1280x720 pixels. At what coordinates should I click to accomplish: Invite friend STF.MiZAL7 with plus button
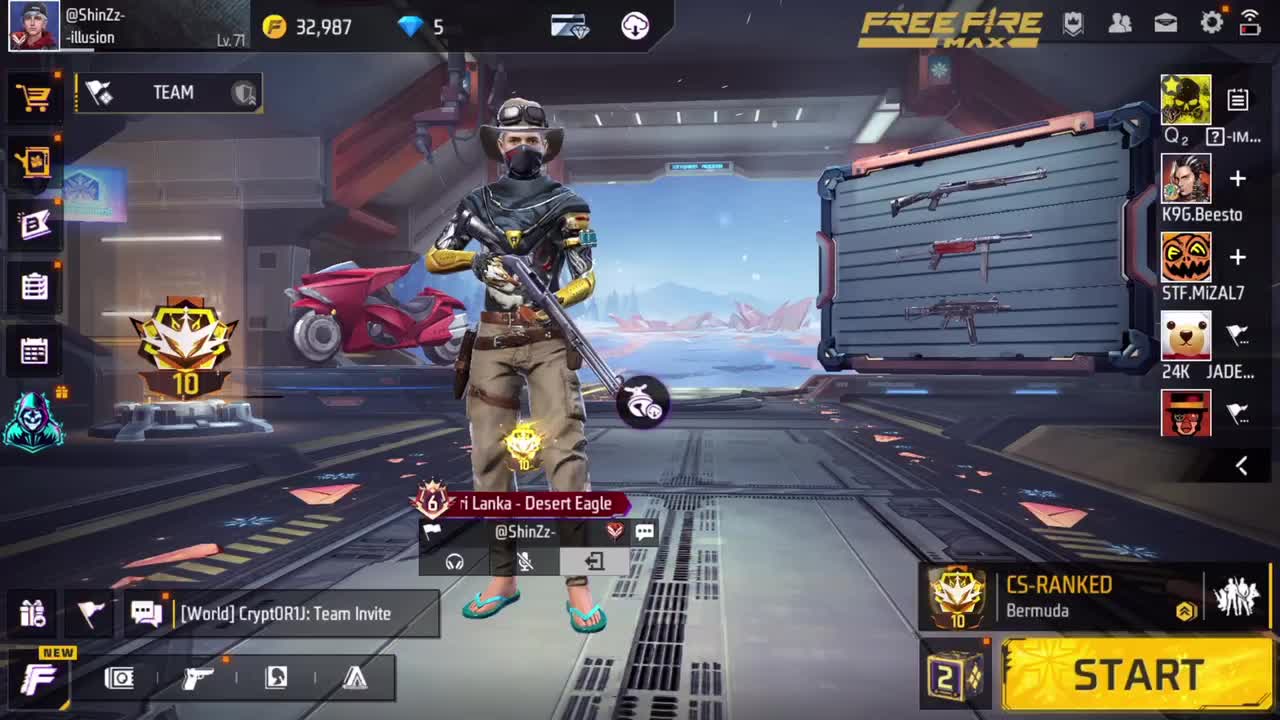(x=1237, y=257)
